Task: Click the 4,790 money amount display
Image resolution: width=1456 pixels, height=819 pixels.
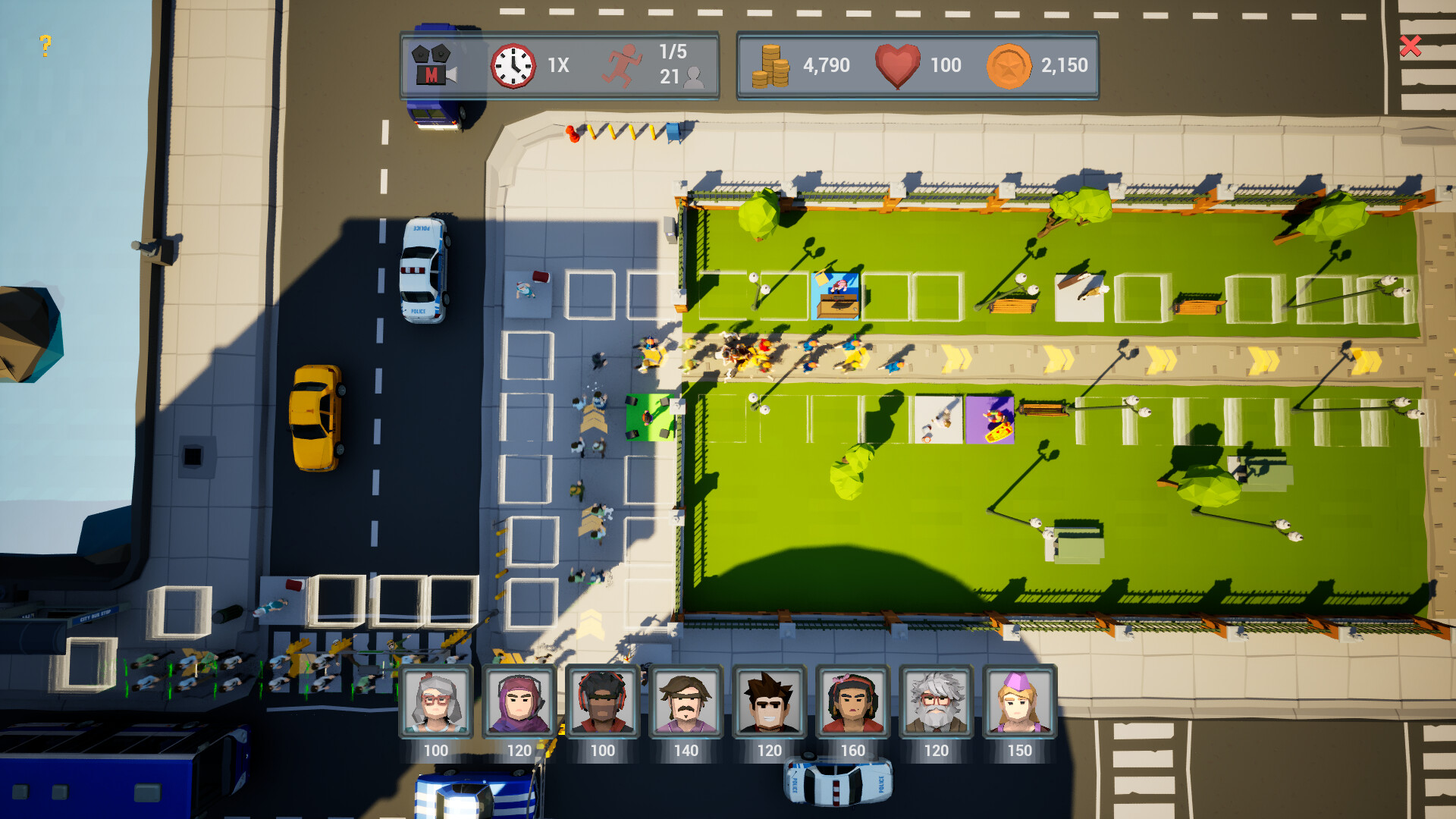Action: click(827, 65)
